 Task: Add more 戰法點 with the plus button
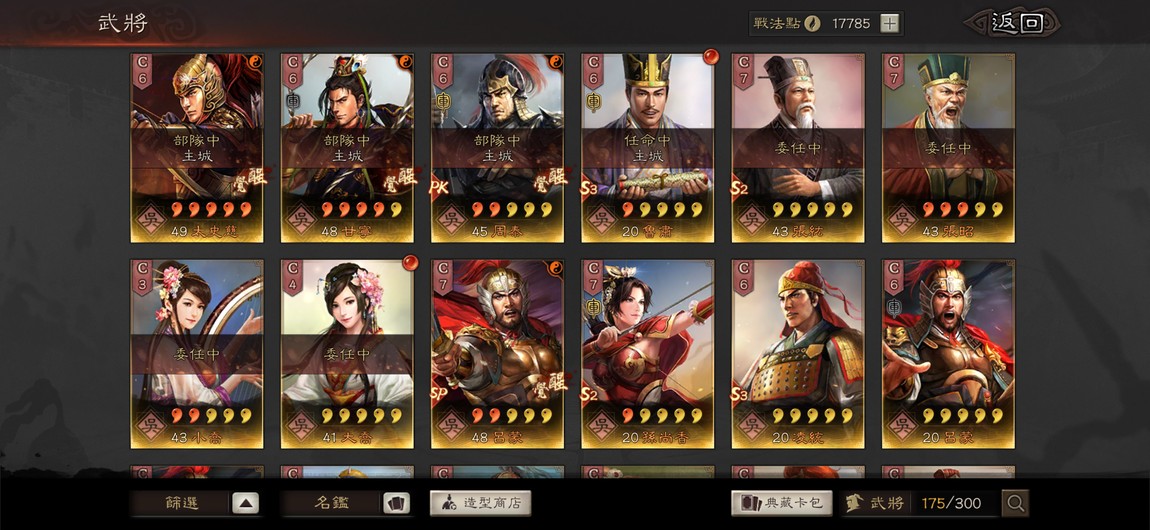pos(889,24)
